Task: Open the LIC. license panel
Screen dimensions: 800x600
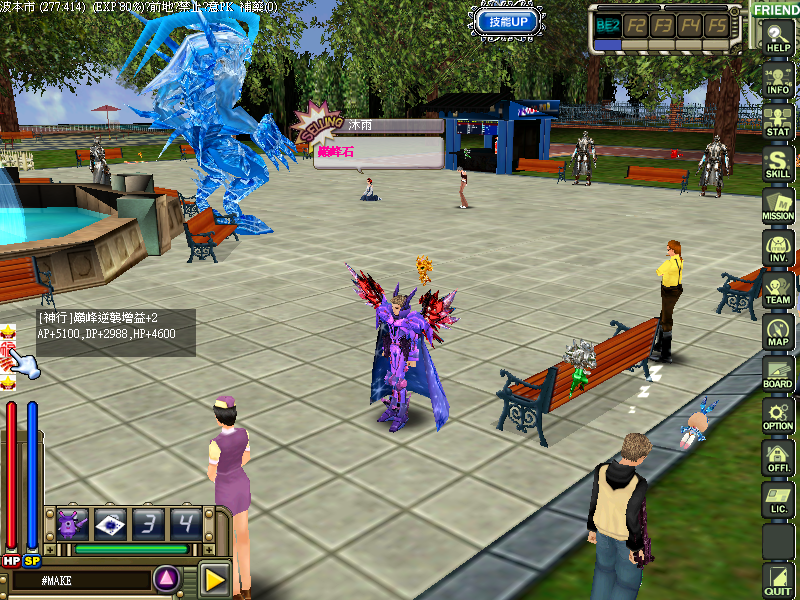Action: coord(778,499)
